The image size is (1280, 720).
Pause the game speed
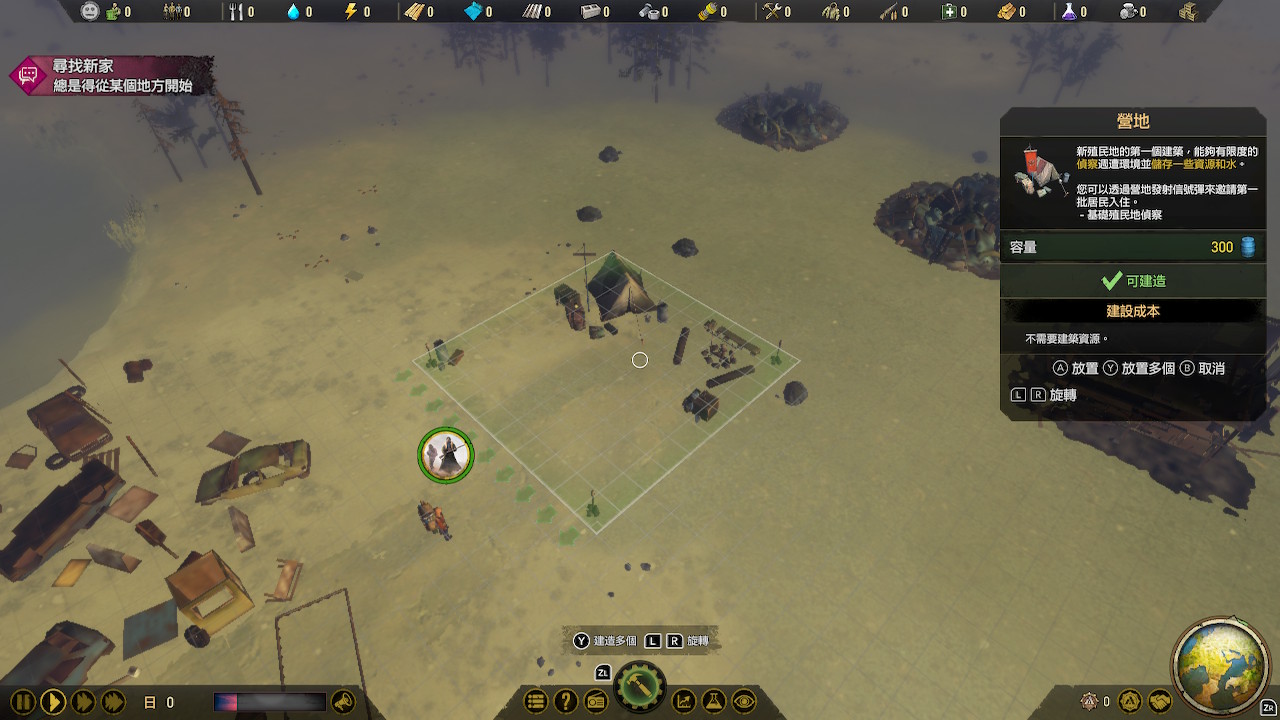[23, 702]
